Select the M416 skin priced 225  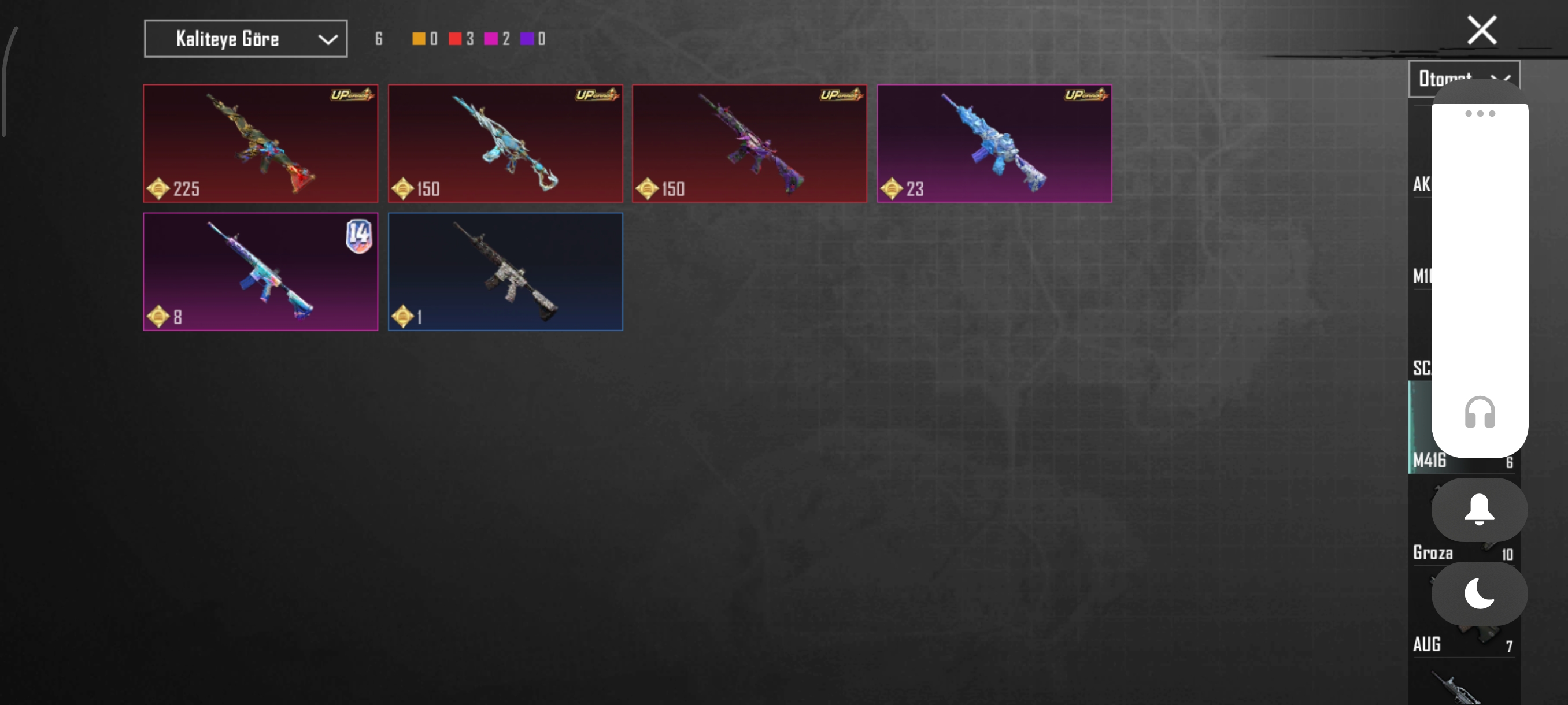coord(261,143)
